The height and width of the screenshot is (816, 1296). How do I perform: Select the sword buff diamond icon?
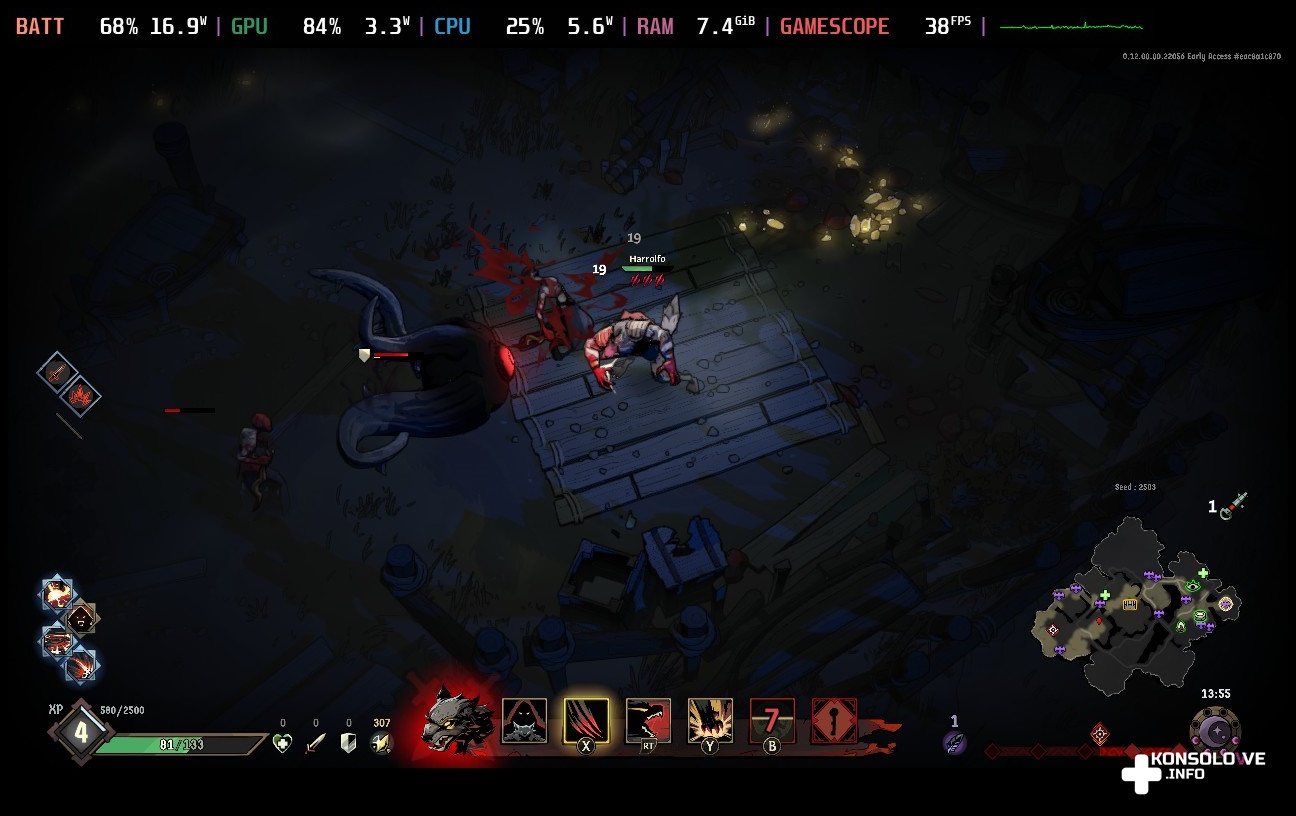click(57, 372)
